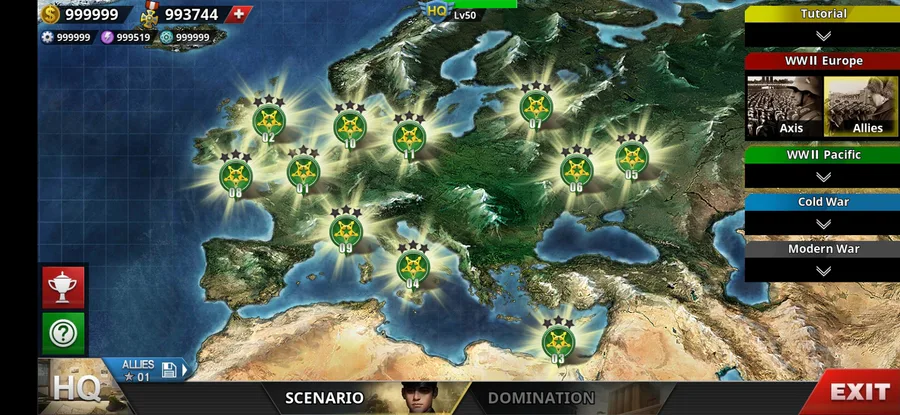This screenshot has width=900, height=415.
Task: Choose mission 03 marker
Action: [558, 340]
